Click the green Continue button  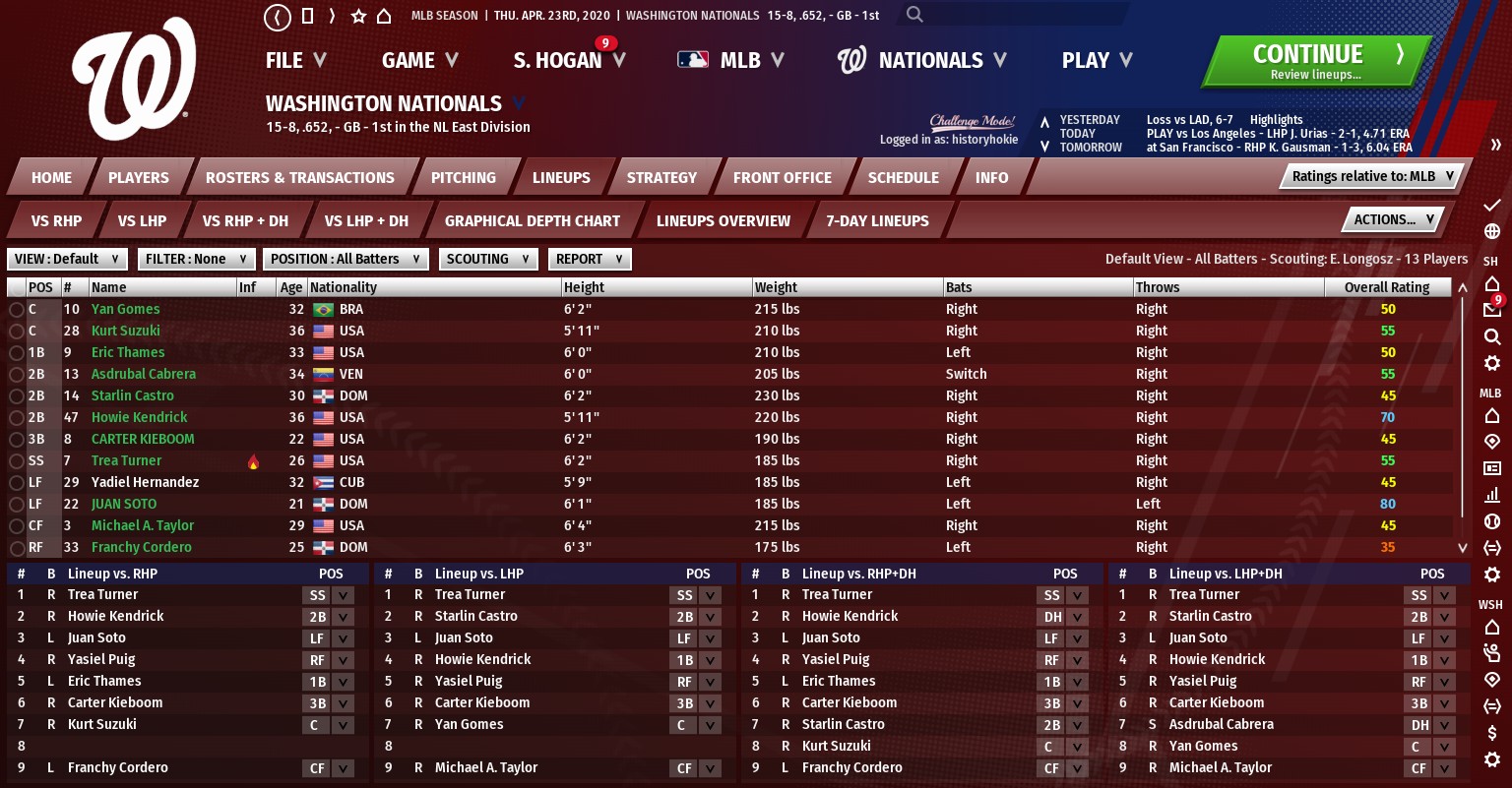1314,61
